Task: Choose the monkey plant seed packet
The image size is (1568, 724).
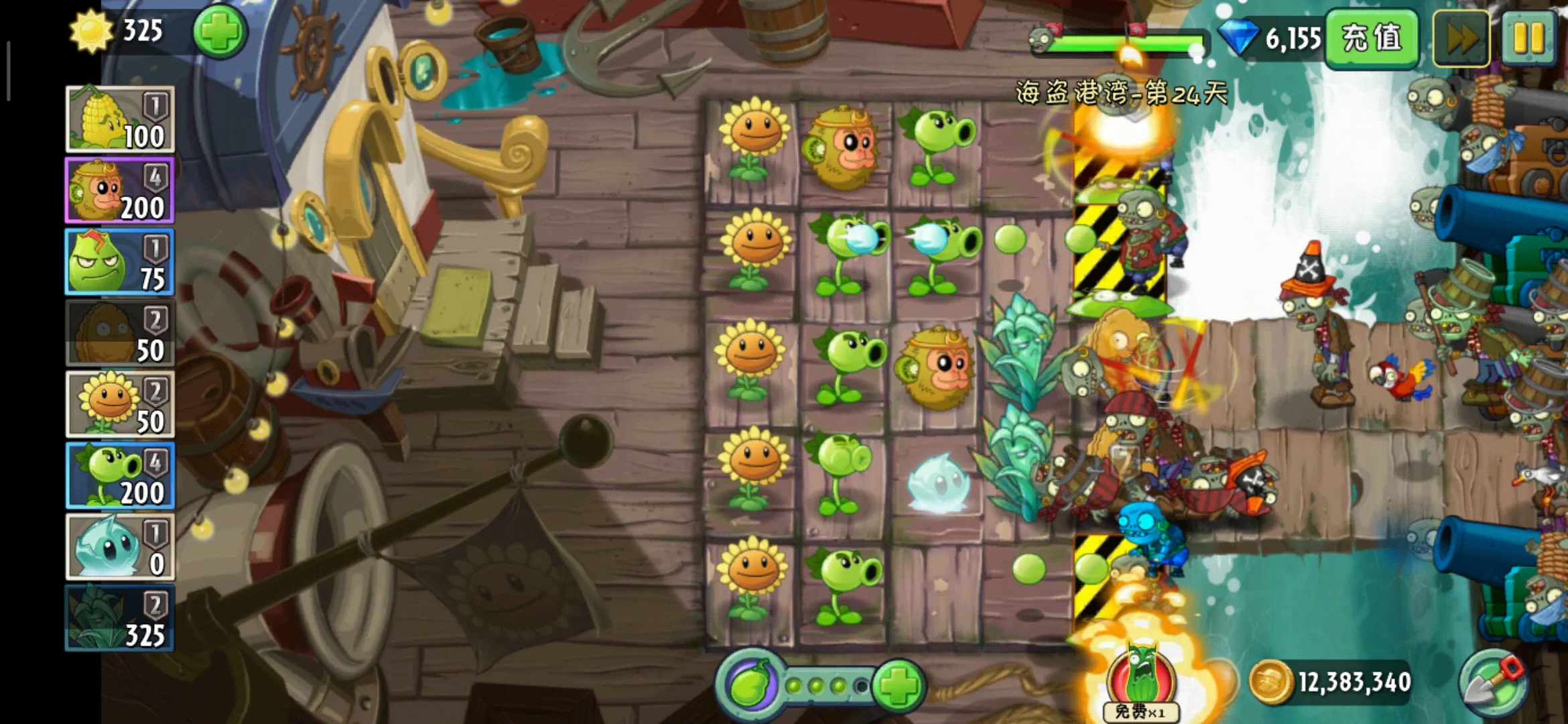Action: pos(120,190)
